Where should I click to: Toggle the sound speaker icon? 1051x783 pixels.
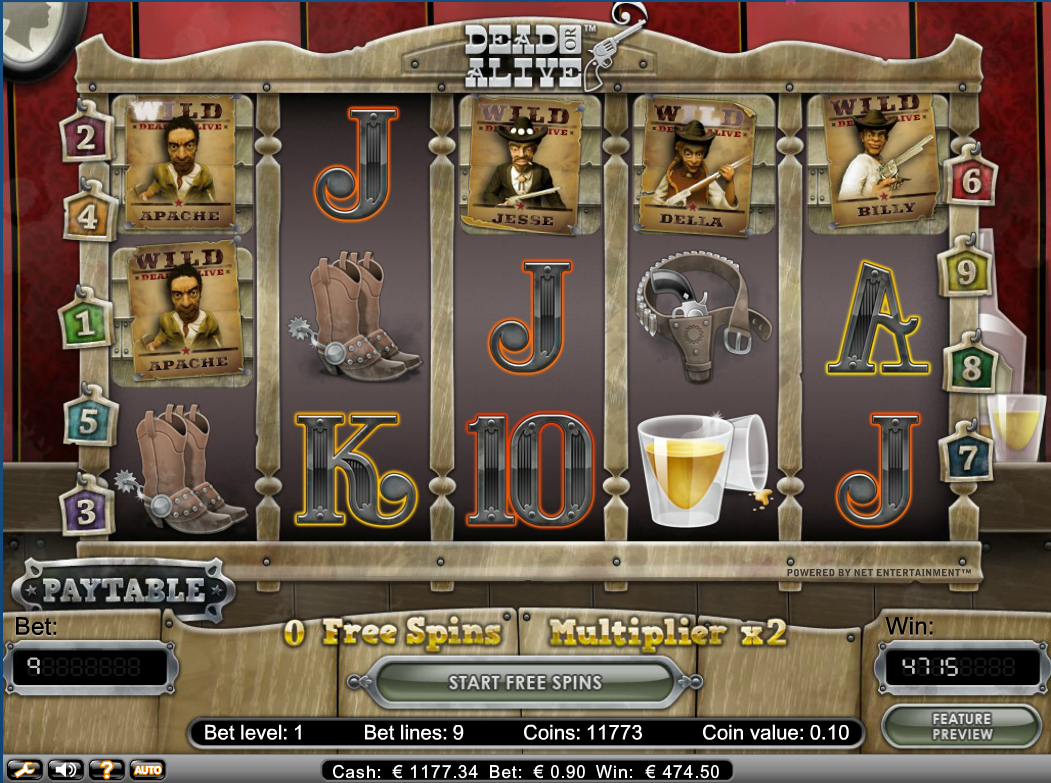(64, 770)
